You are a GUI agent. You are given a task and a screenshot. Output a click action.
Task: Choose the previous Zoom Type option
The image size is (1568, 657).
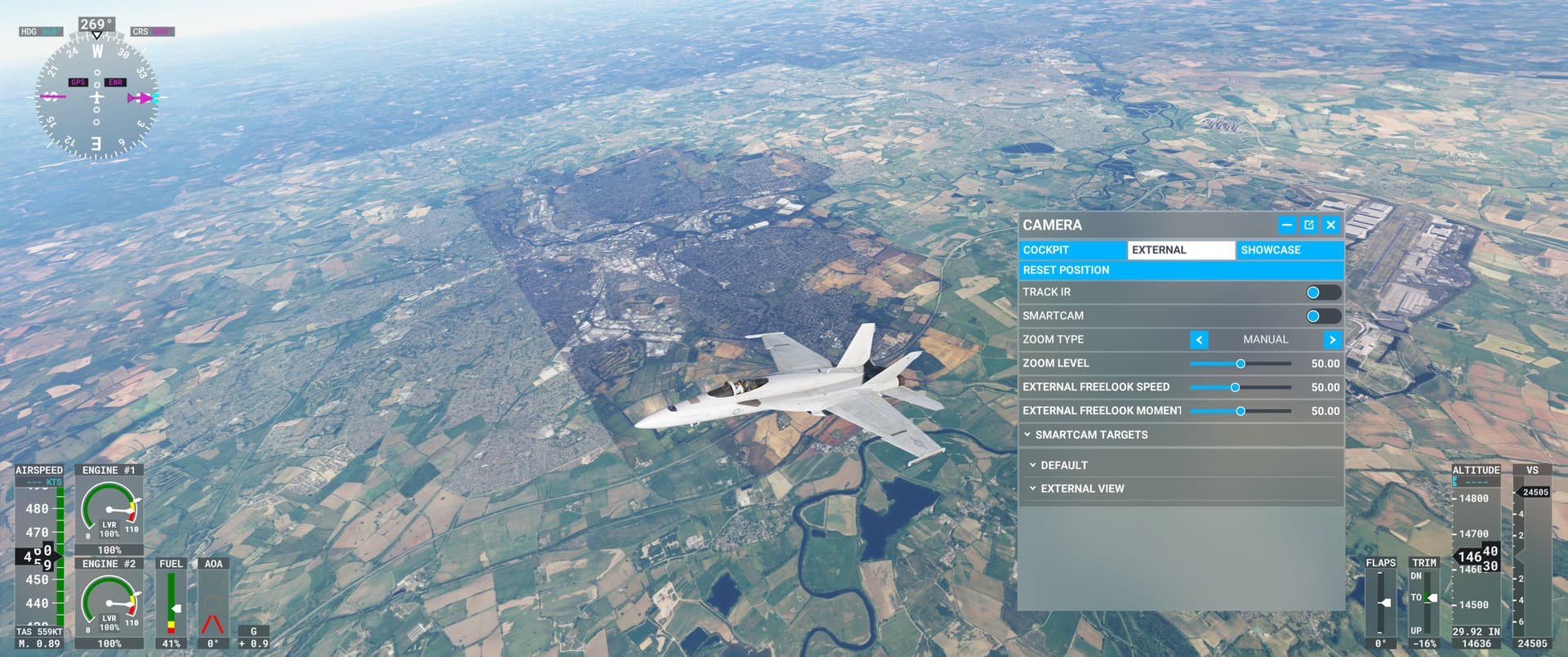click(x=1199, y=340)
